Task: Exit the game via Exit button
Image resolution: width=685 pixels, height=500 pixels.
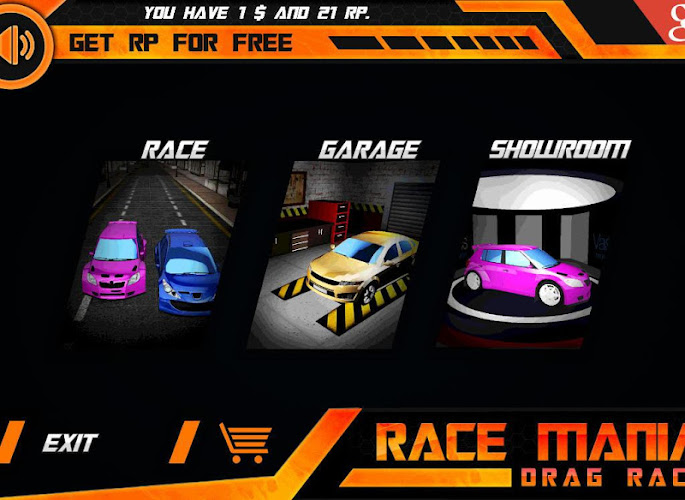Action: pyautogui.click(x=70, y=441)
